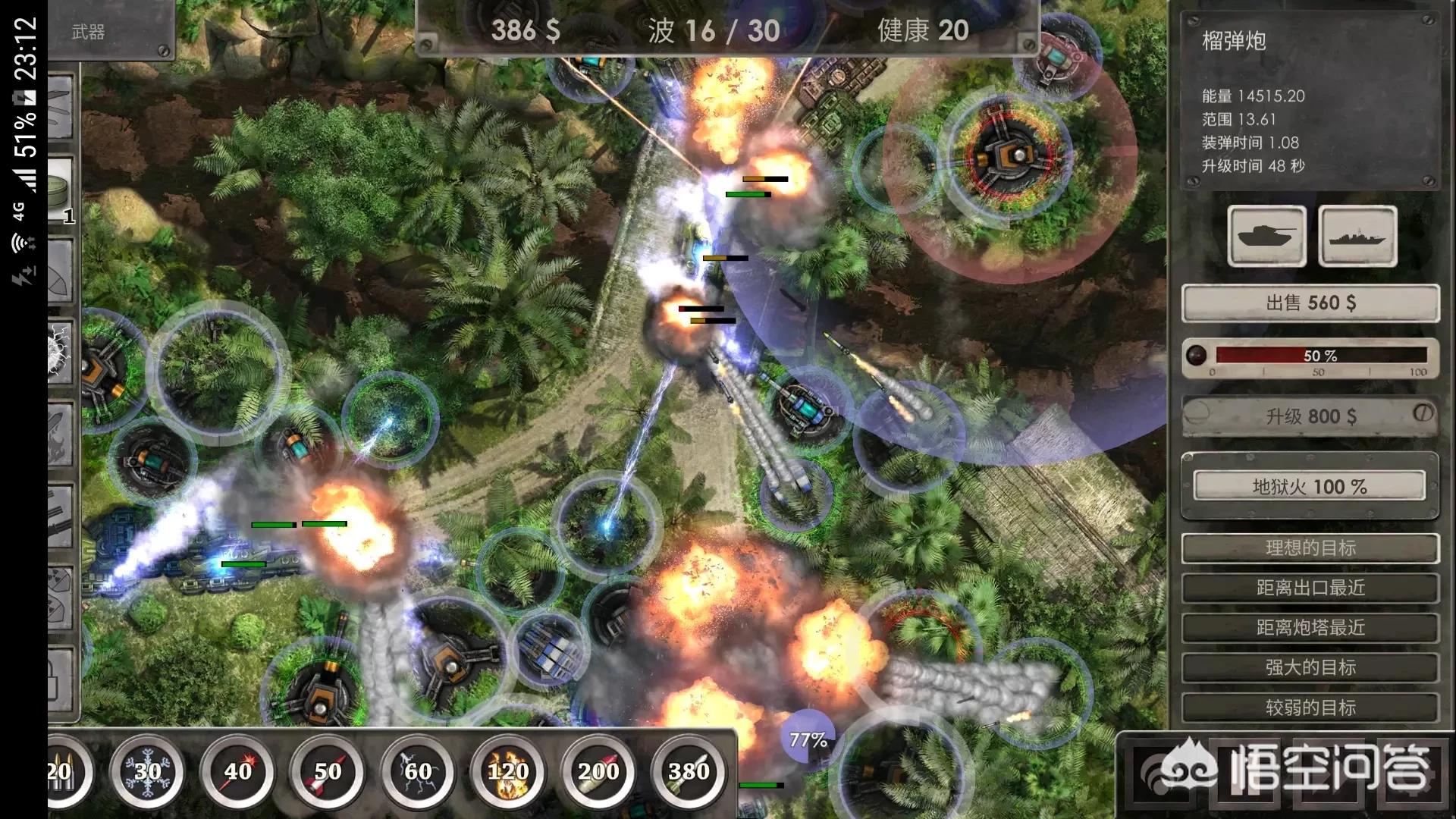1456x819 pixels.
Task: Choose the 60-cost lightning tower
Action: pos(418,772)
